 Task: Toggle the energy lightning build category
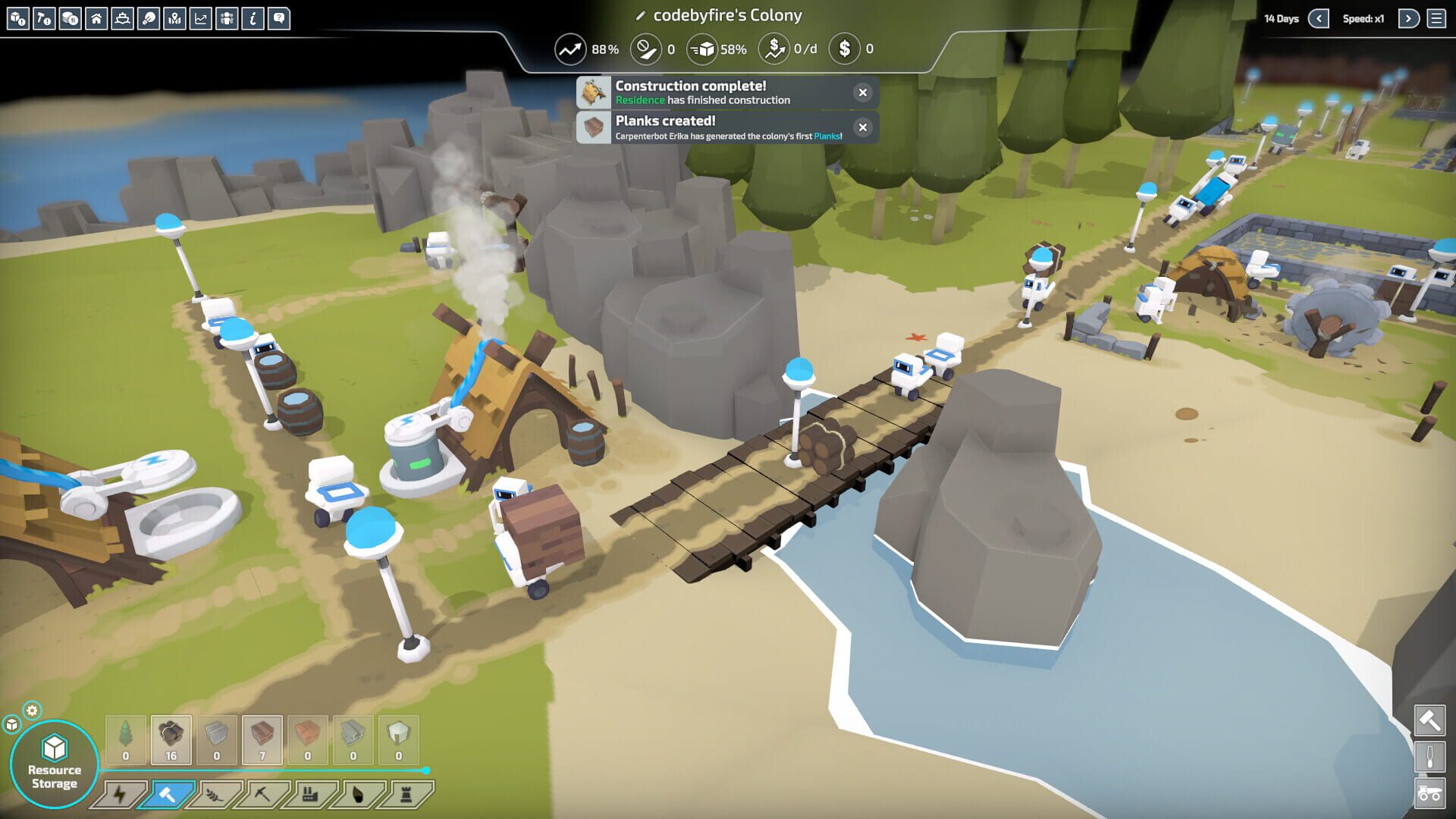[x=118, y=794]
